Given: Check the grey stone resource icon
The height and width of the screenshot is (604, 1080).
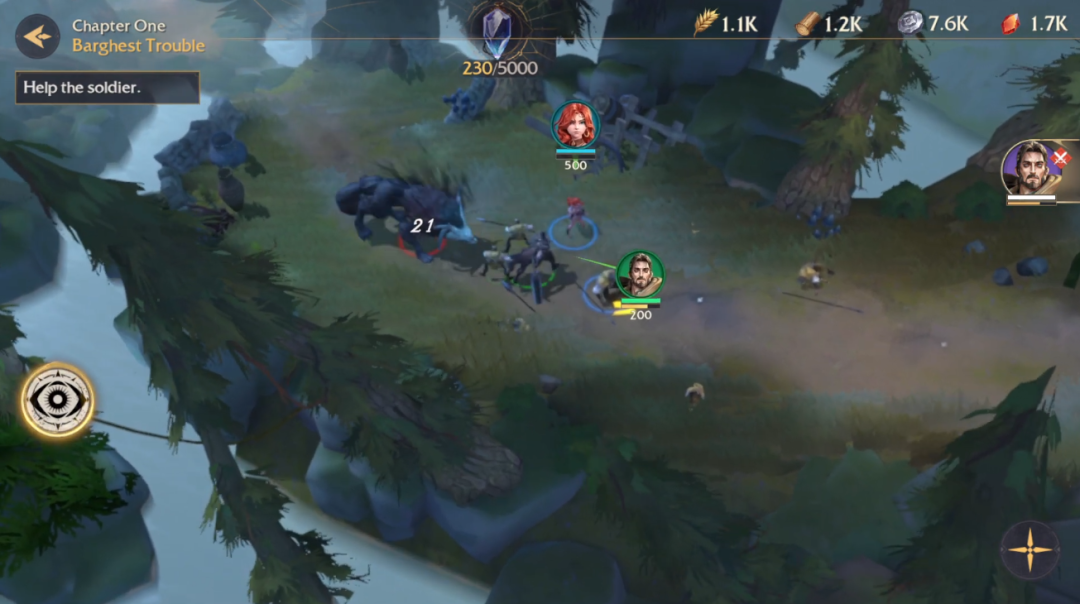Looking at the screenshot, I should click(x=910, y=23).
